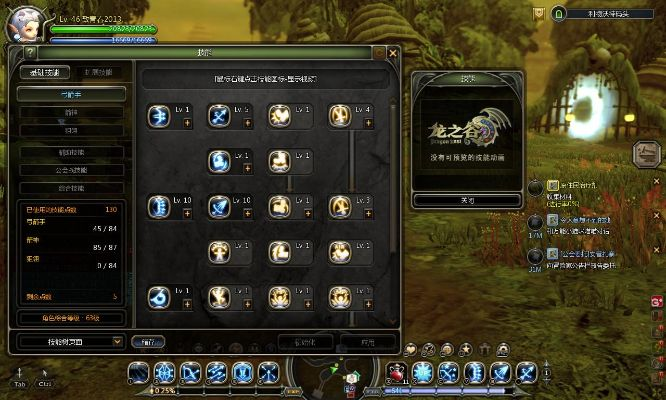
Task: Select the Lv 3 skill icon
Action: coord(339,206)
